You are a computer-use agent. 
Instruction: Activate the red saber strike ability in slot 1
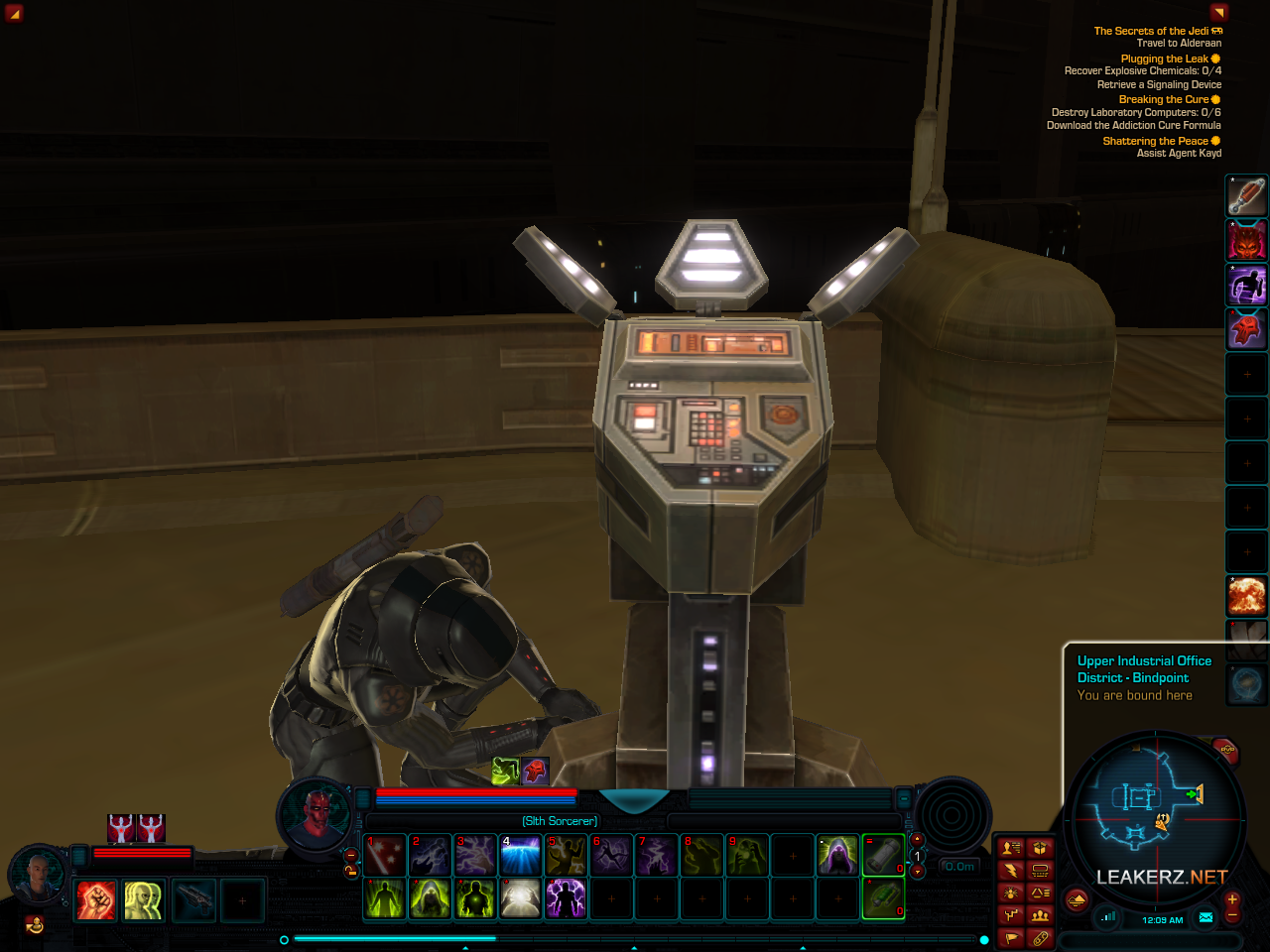tap(385, 855)
